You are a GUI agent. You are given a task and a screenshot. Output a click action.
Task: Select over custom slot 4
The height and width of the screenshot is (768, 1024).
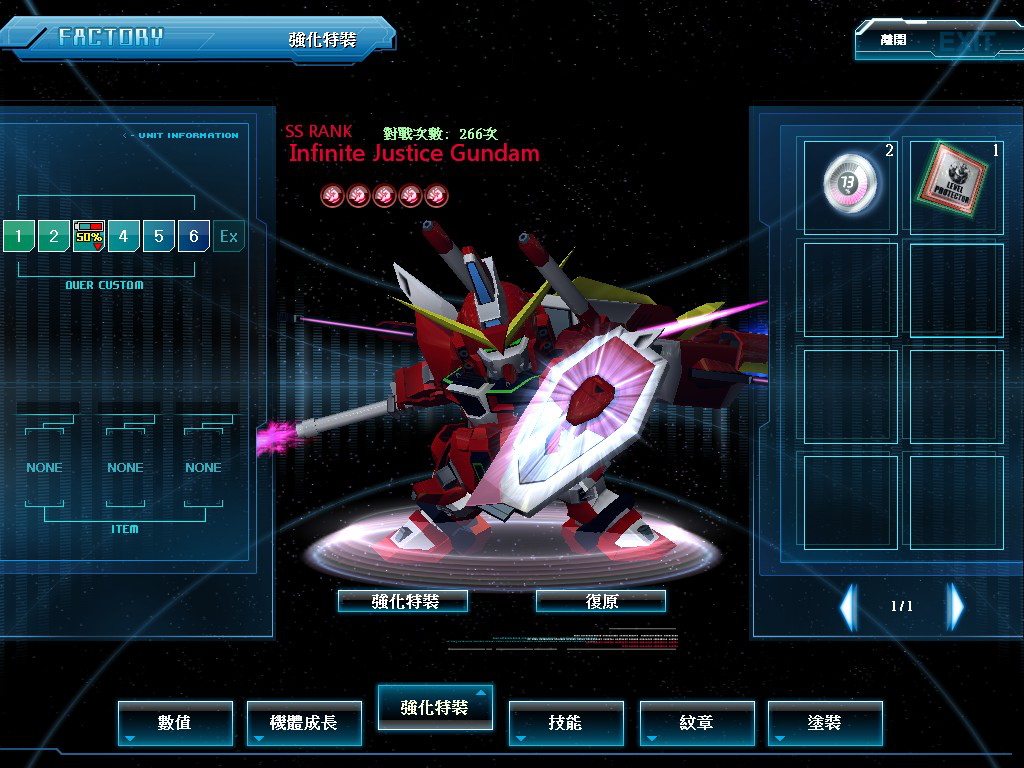point(124,237)
